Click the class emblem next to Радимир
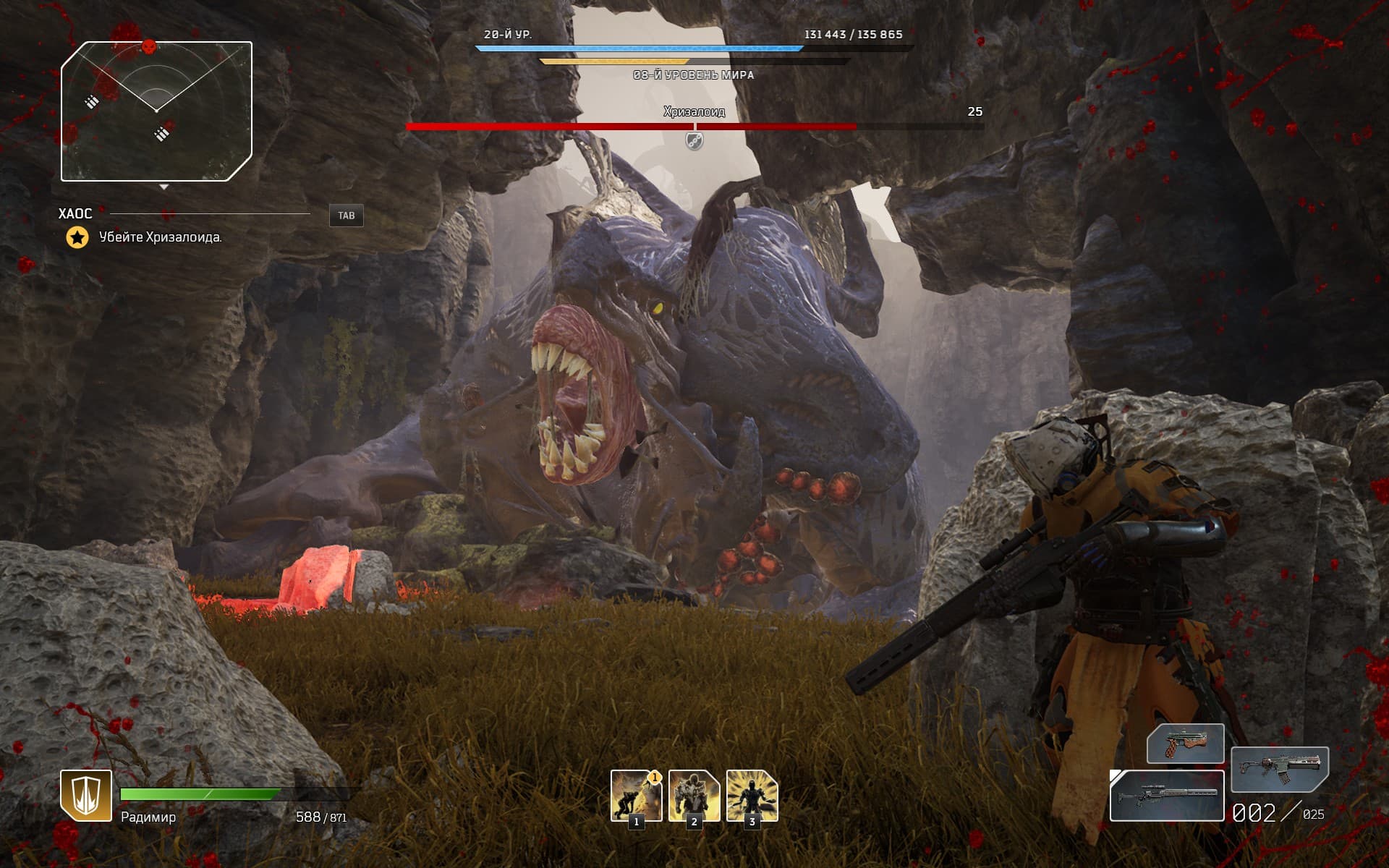This screenshot has height=868, width=1389. click(86, 795)
